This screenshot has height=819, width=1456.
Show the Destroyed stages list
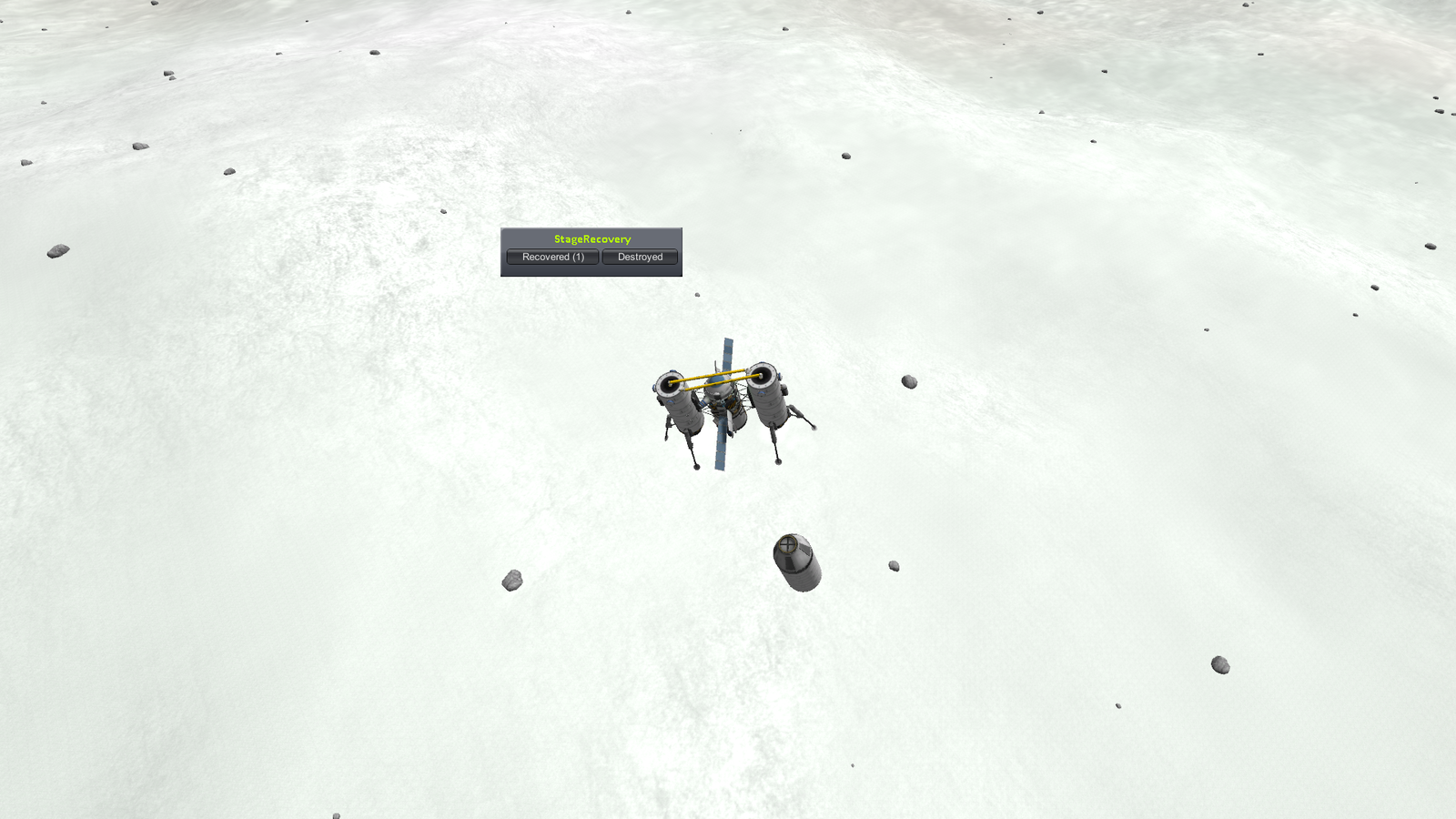pyautogui.click(x=640, y=258)
